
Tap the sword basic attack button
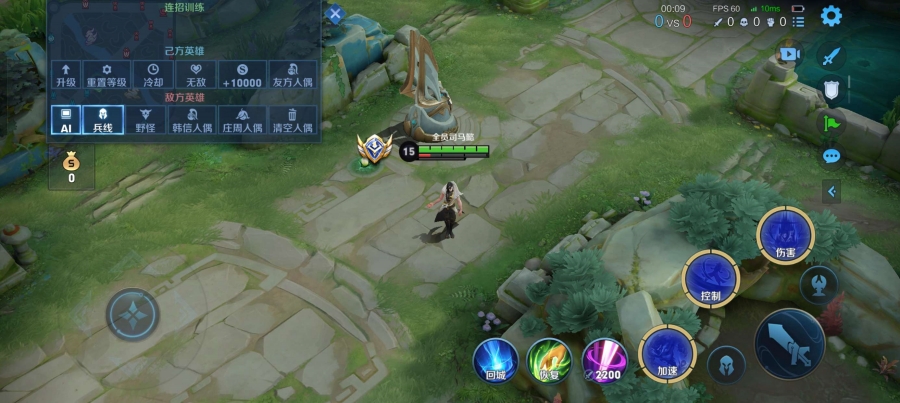789,343
